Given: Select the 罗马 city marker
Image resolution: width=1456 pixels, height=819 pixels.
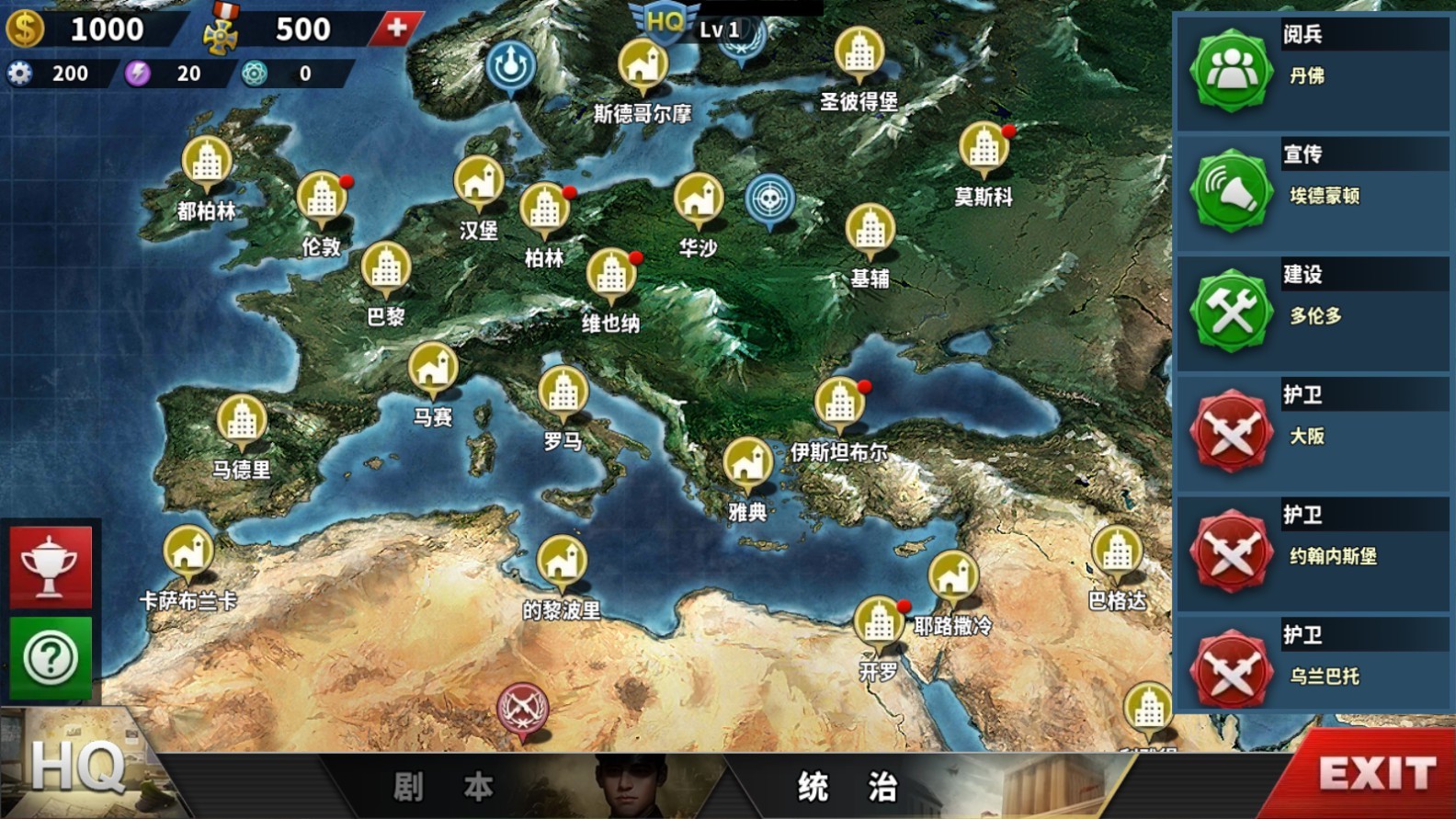Looking at the screenshot, I should click(x=563, y=392).
